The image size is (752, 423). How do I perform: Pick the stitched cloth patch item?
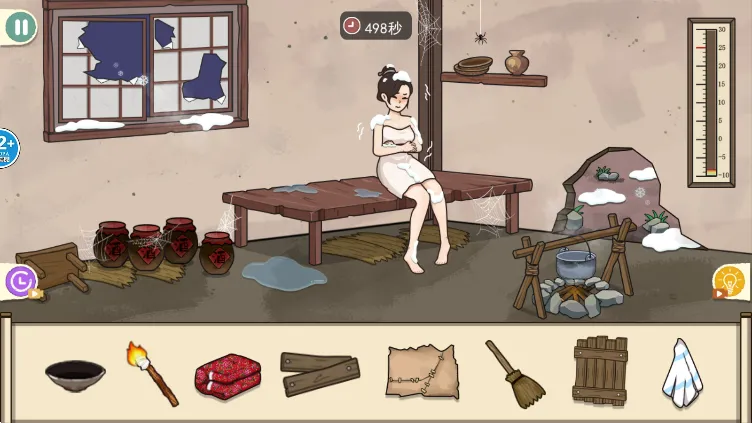pos(422,373)
